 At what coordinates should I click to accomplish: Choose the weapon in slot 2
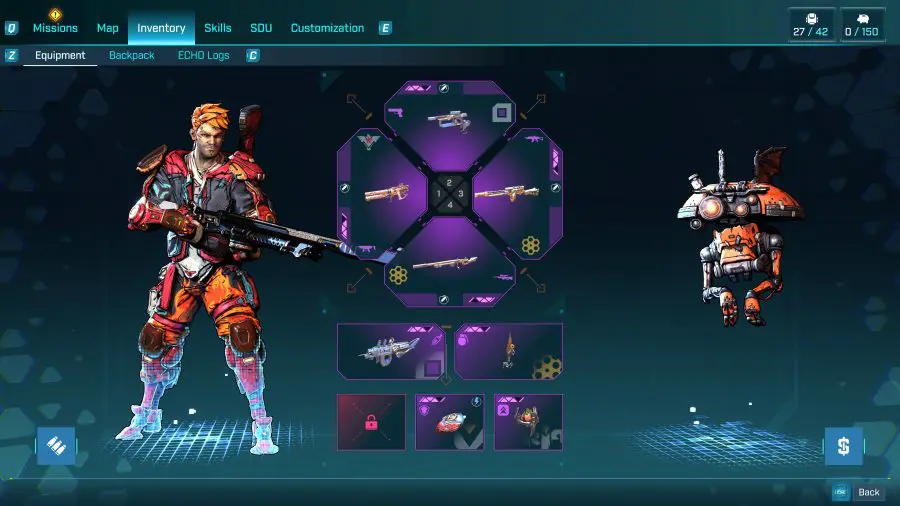click(450, 122)
